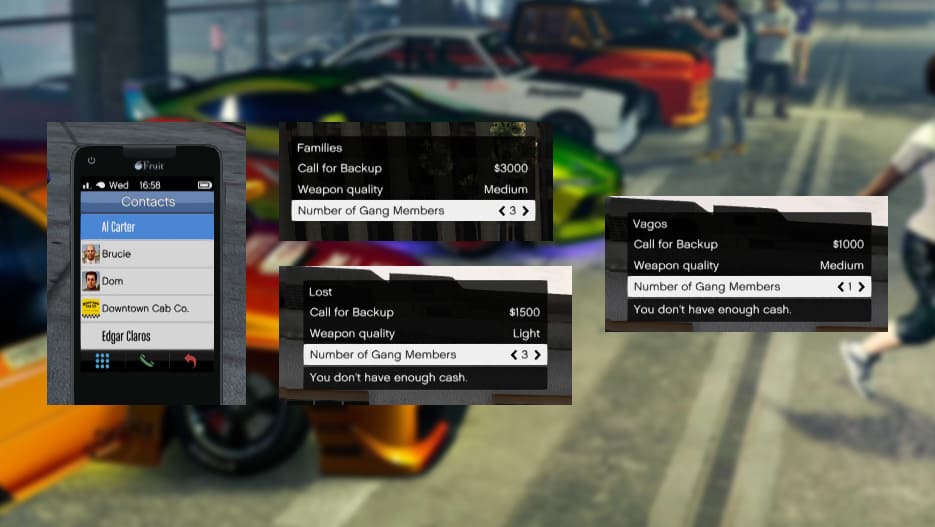The height and width of the screenshot is (527, 935).
Task: Select the Al Carter contact
Action: coord(147,227)
